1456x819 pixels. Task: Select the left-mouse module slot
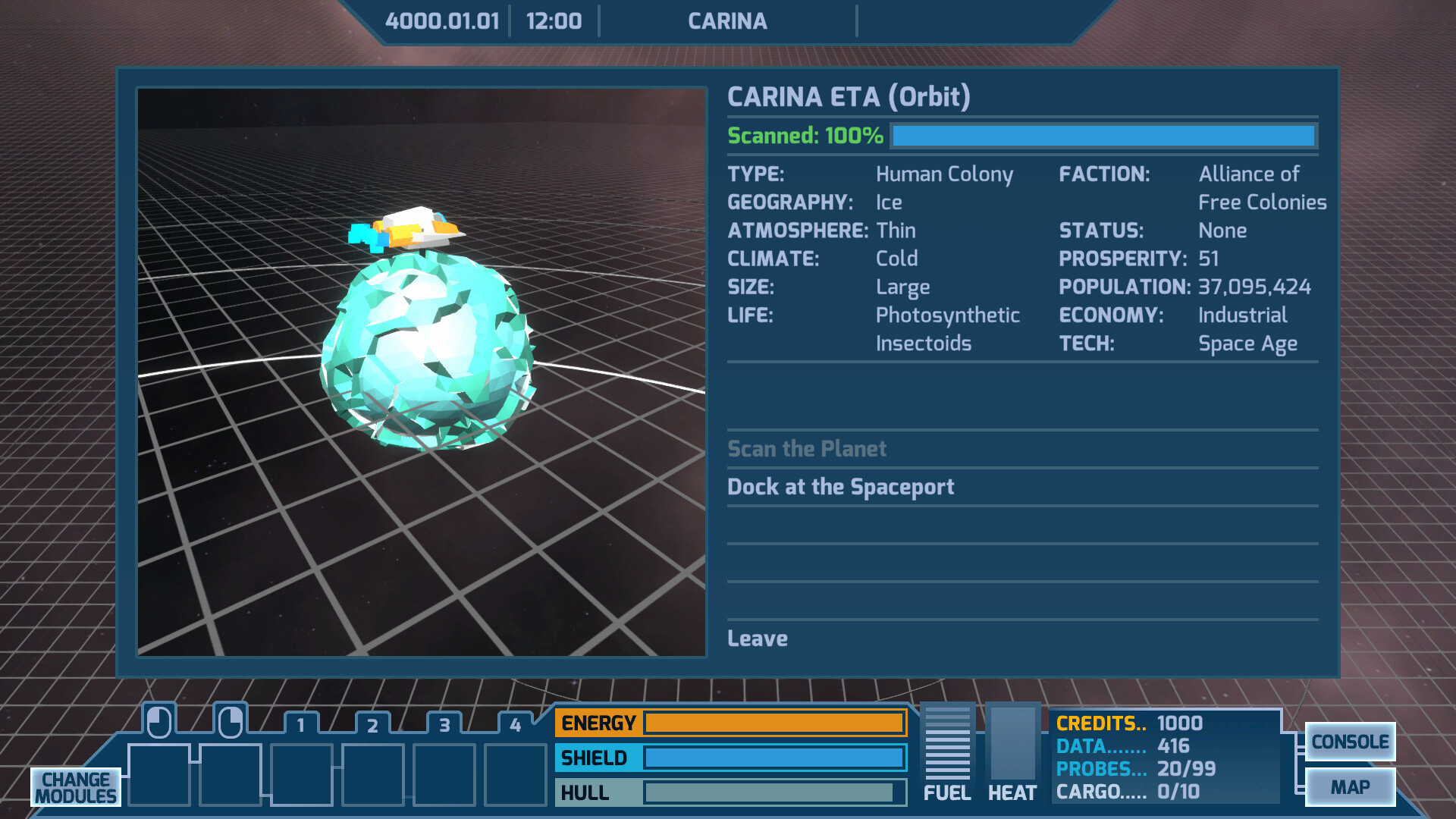(x=158, y=773)
